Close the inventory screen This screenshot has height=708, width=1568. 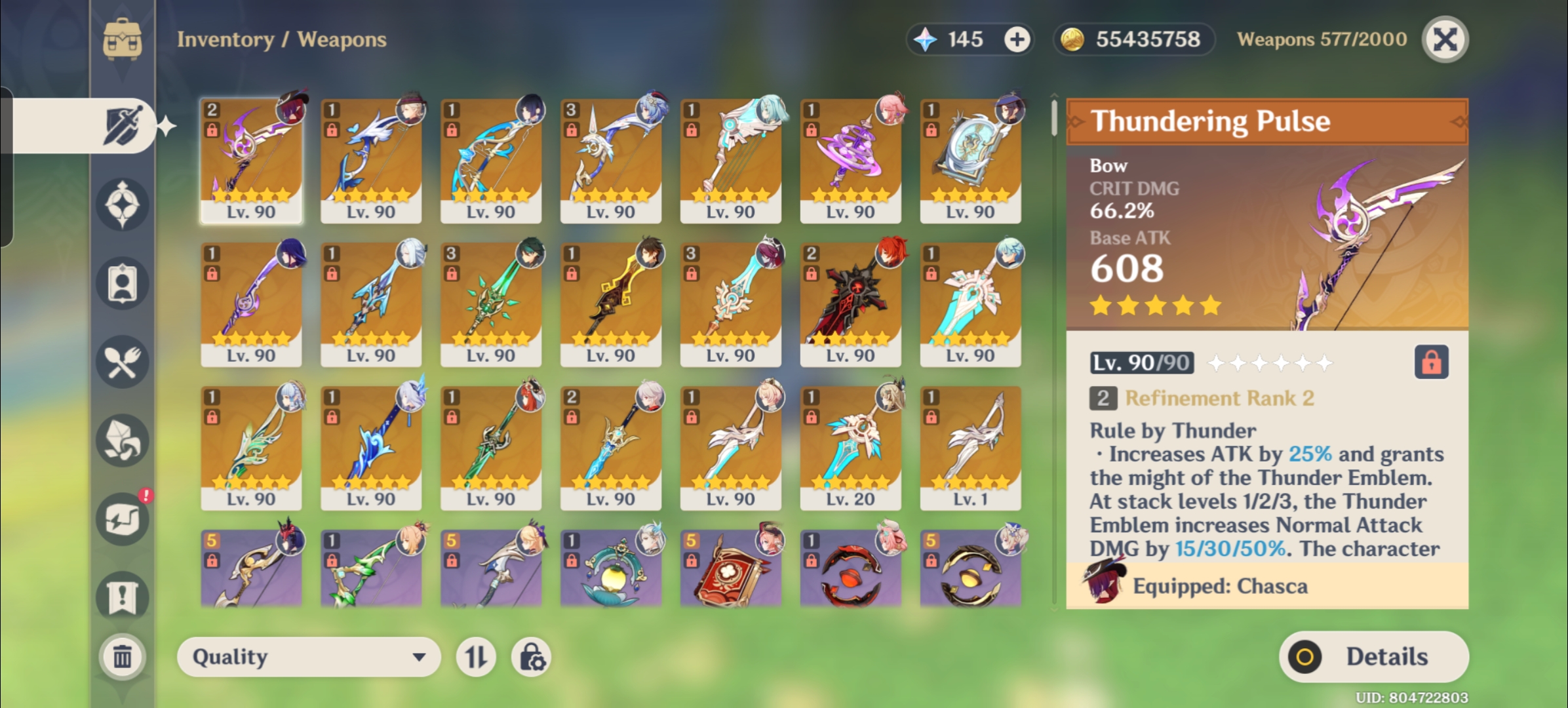point(1445,40)
